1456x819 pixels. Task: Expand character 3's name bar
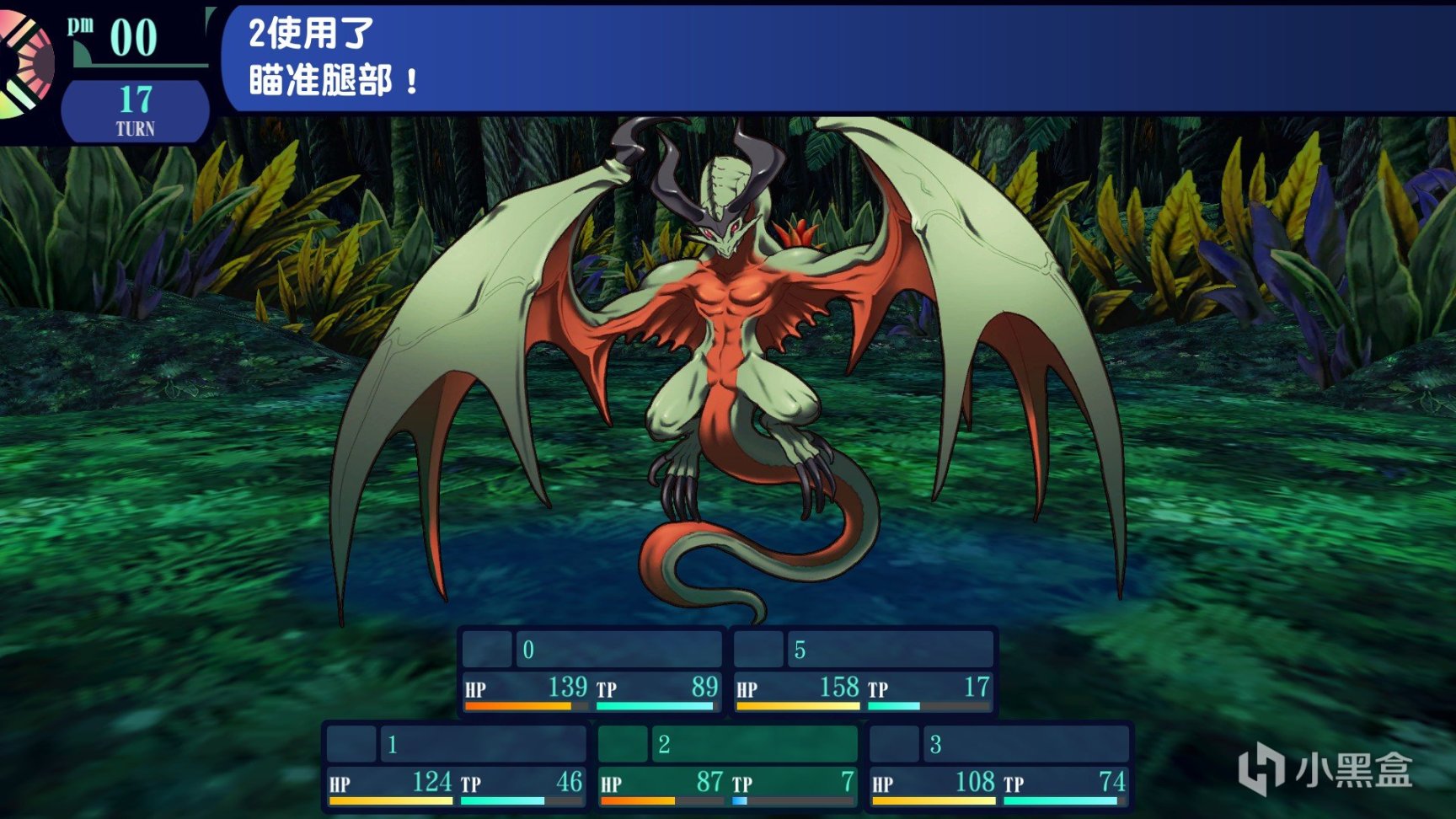coord(1011,746)
